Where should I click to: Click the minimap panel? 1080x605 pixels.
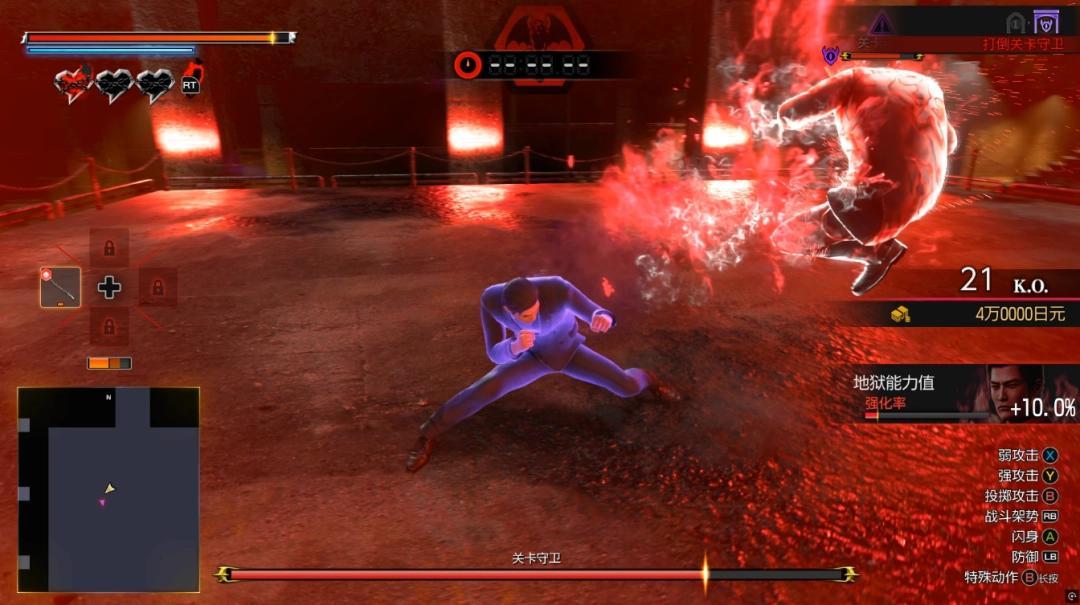(x=108, y=489)
